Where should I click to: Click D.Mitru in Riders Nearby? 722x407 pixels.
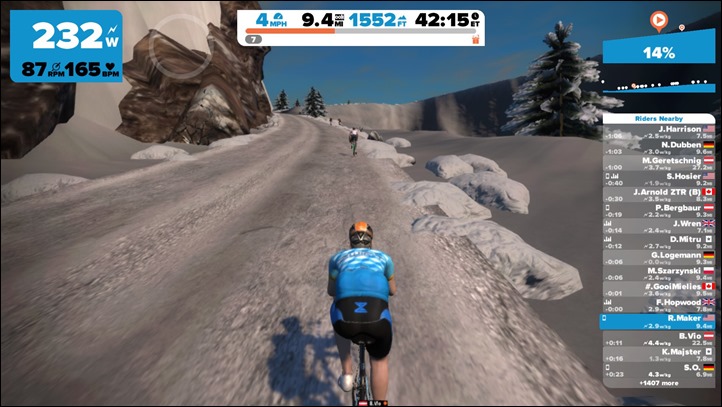[x=658, y=242]
